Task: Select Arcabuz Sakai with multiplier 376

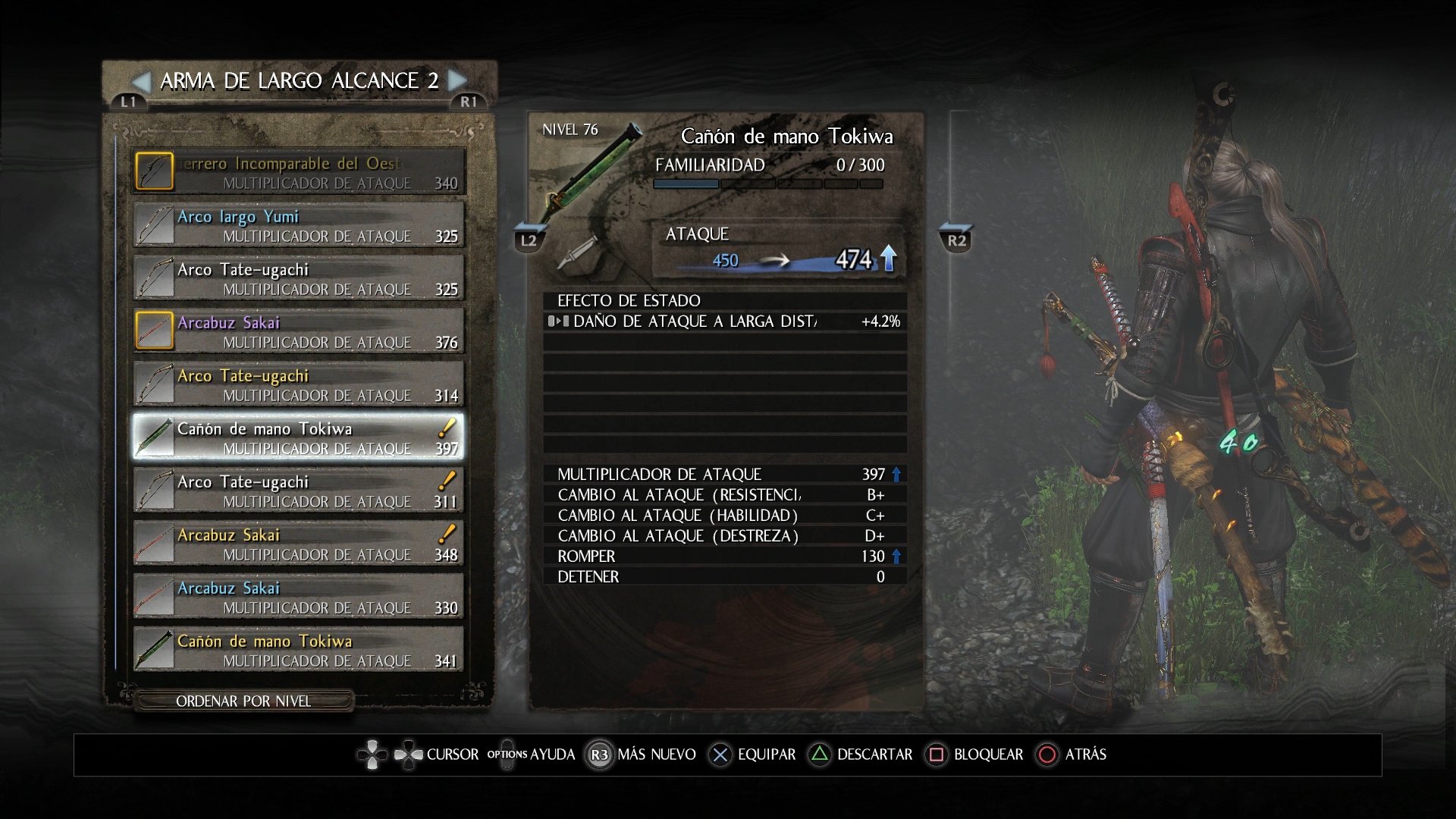Action: tap(299, 331)
